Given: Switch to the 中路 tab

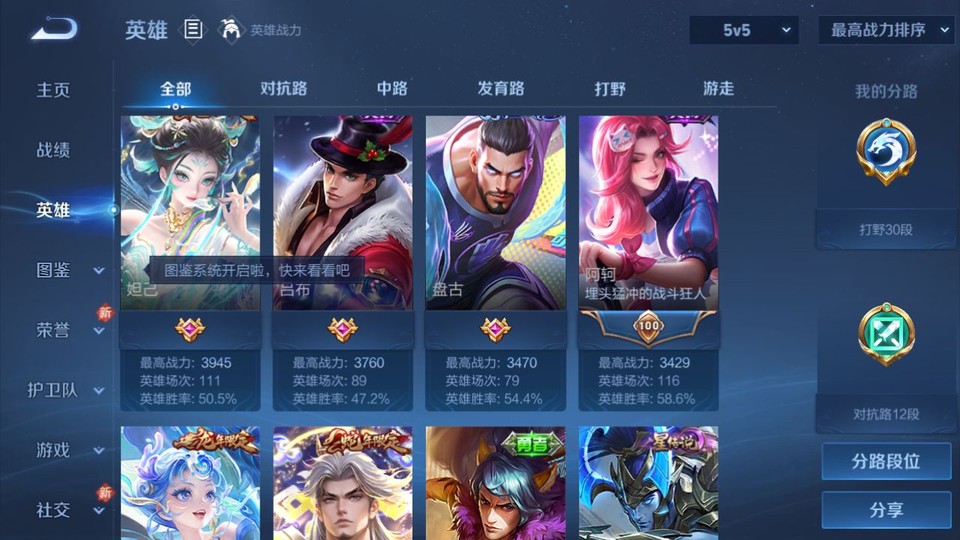Looking at the screenshot, I should [392, 88].
